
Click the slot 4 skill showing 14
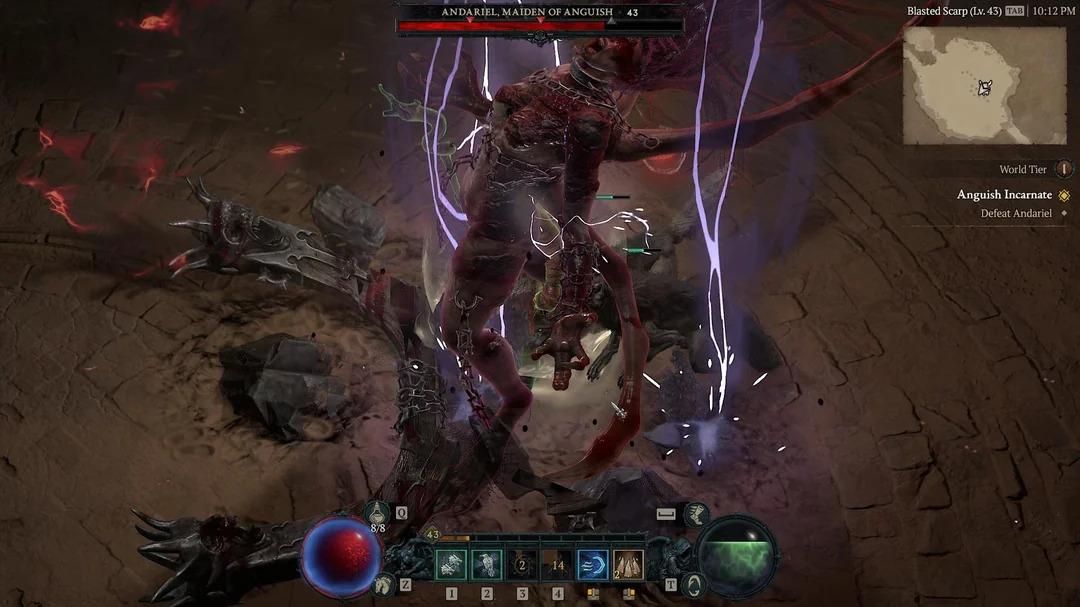click(558, 566)
